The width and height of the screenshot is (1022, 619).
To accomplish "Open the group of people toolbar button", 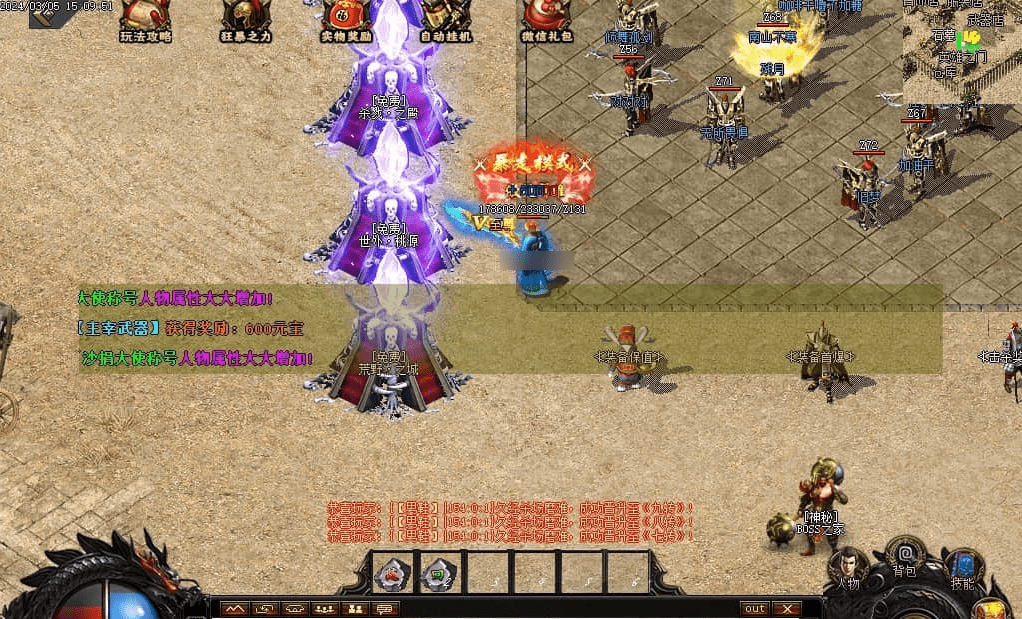I will [x=324, y=608].
